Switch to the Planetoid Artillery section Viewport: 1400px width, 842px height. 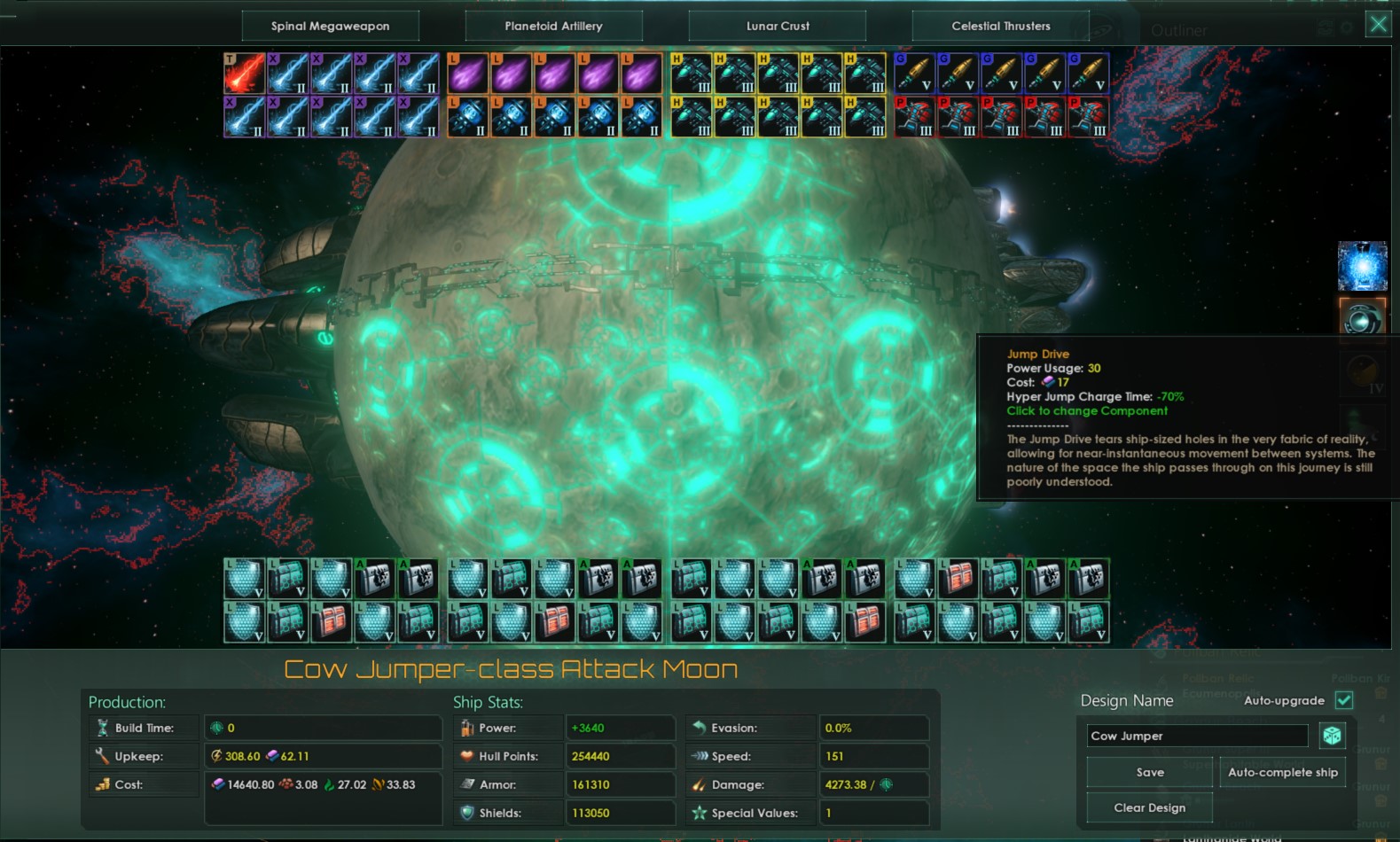click(x=554, y=26)
